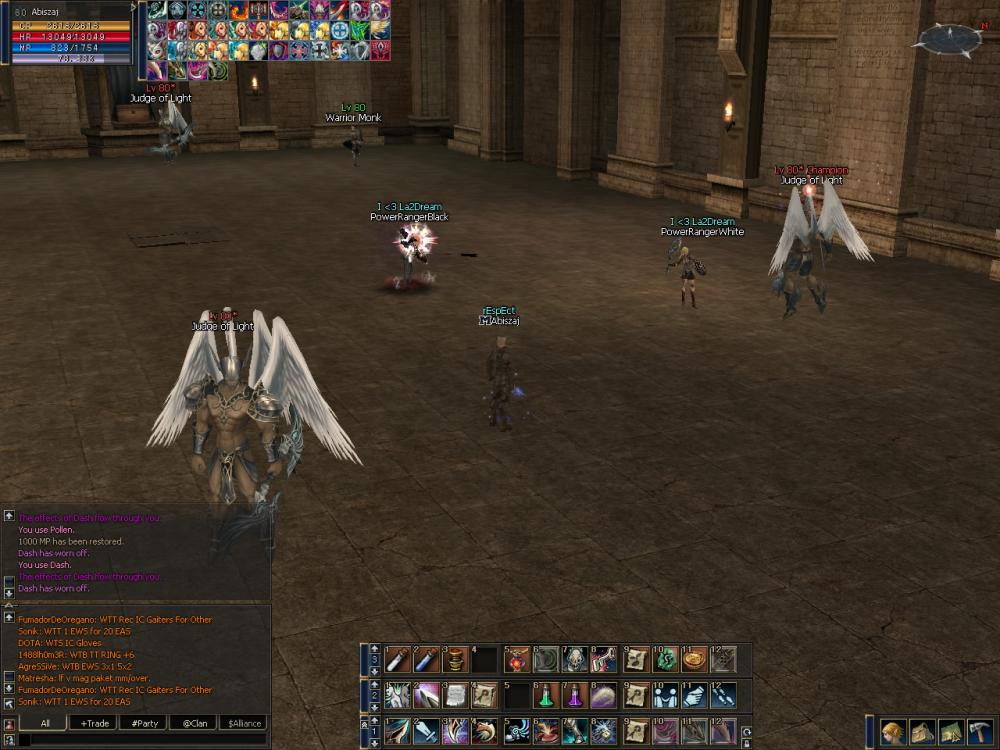Activate the footprints action icon
Image resolution: width=1000 pixels, height=750 pixels.
(722, 695)
